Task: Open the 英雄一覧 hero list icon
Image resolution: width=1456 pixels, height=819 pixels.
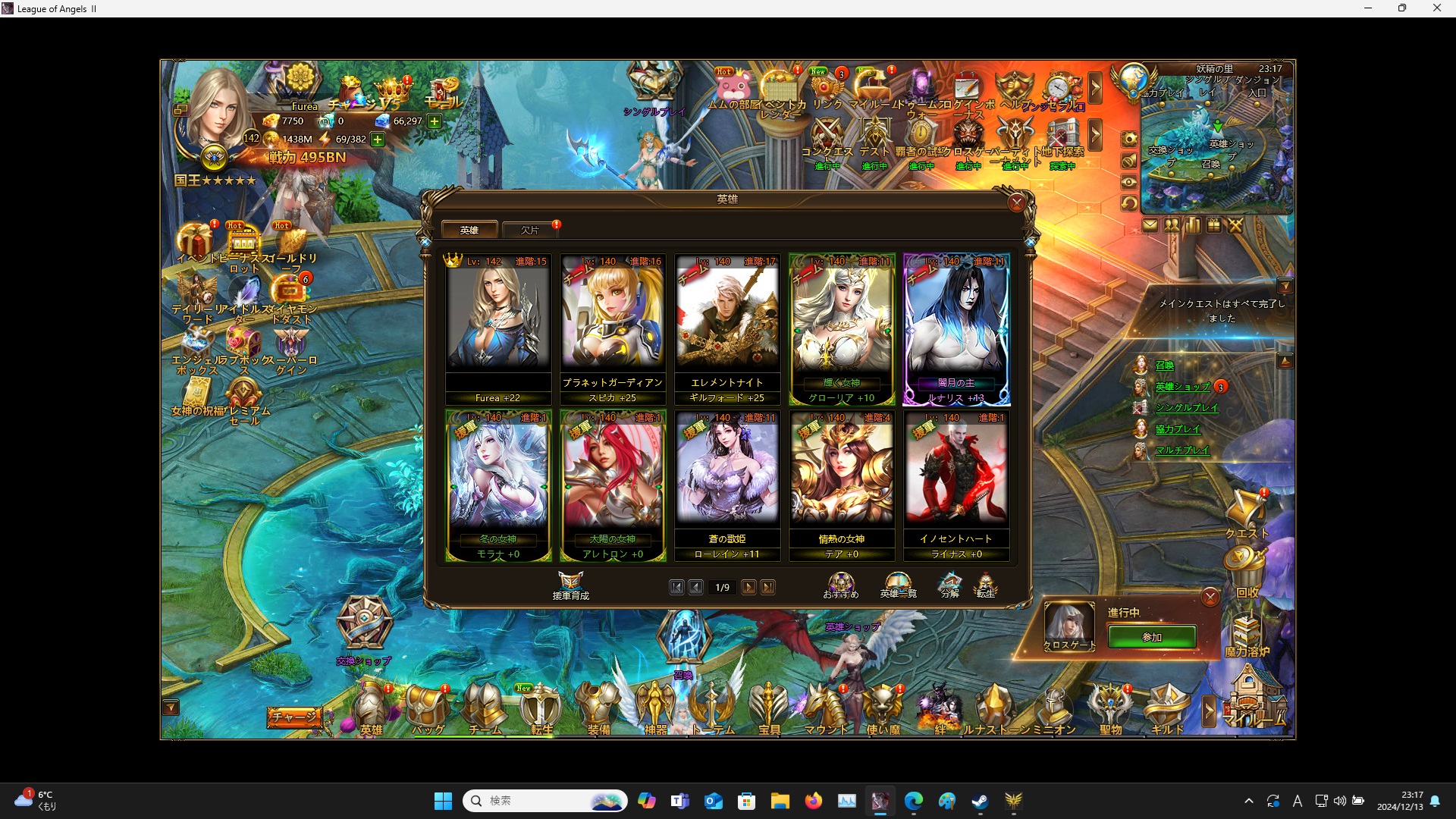Action: (x=896, y=584)
